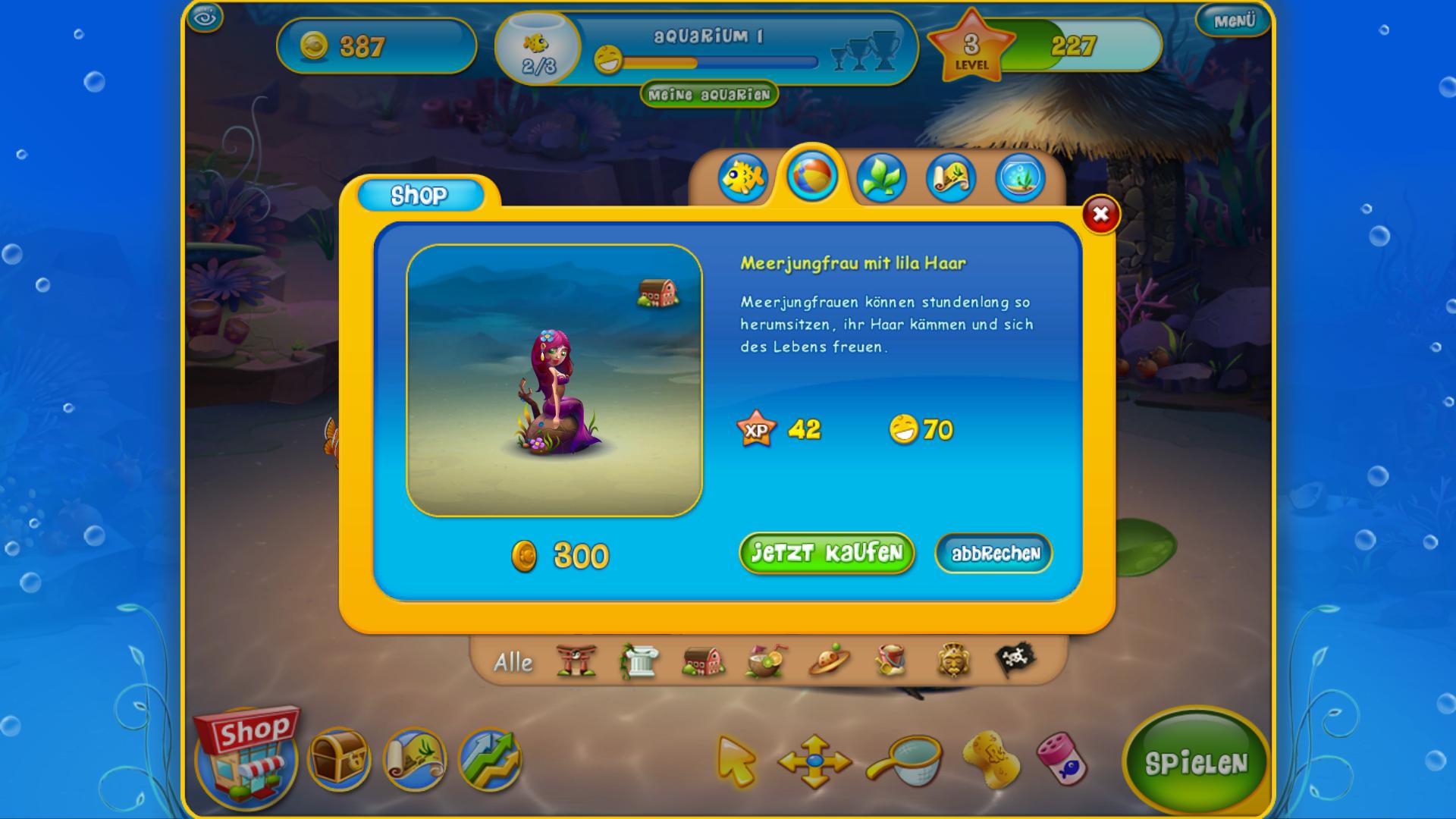
Task: Open the aquarium backgrounds shop category
Action: (1021, 177)
